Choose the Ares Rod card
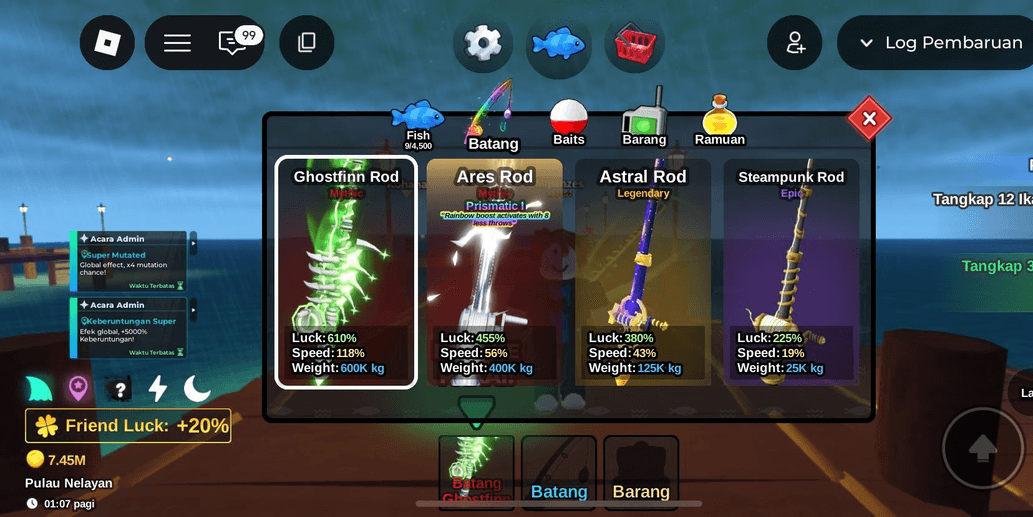Viewport: 1033px width, 517px height. [x=494, y=272]
